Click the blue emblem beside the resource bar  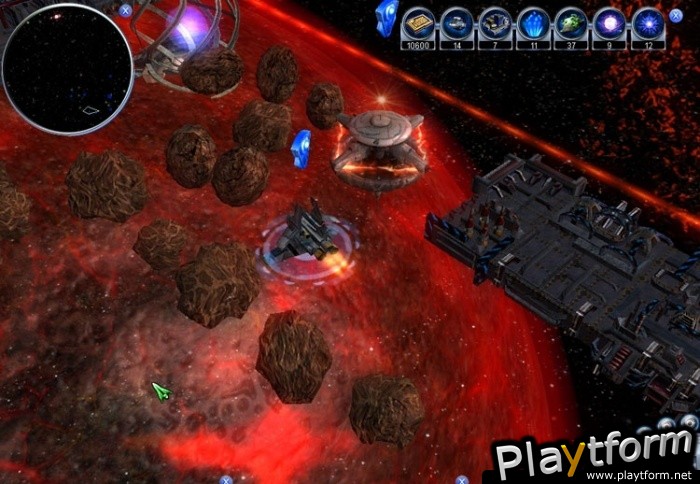click(384, 17)
